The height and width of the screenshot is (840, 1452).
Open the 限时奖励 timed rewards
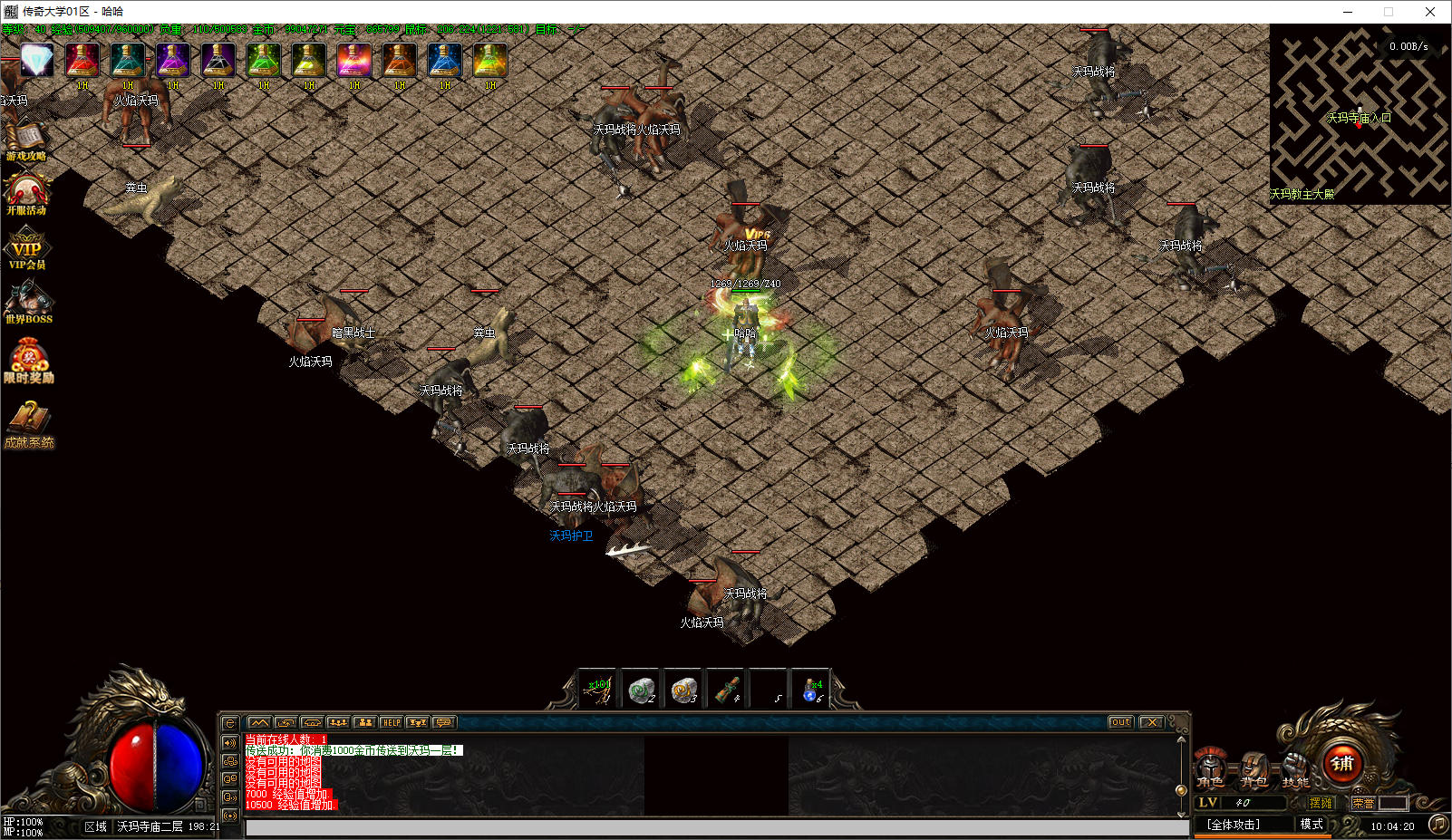[28, 361]
